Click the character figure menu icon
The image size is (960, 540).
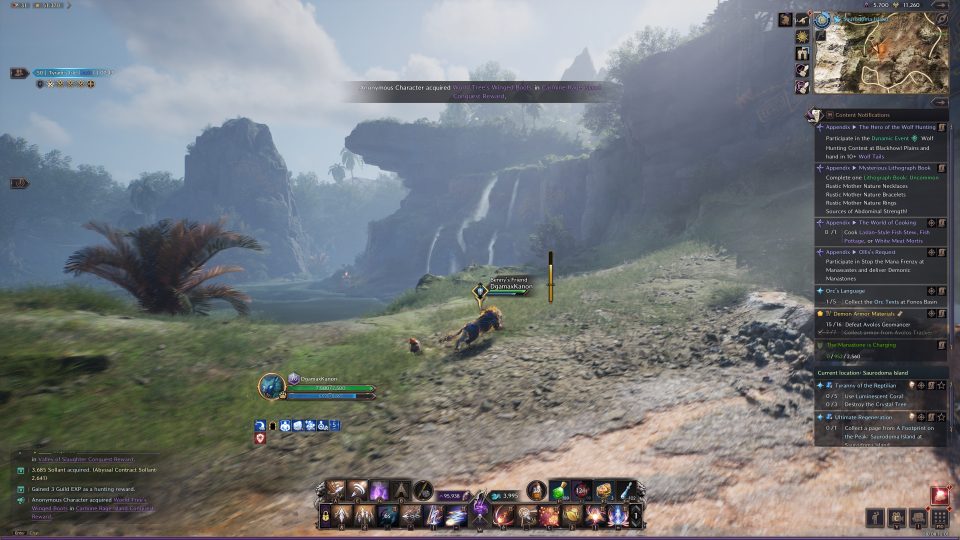tap(875, 518)
